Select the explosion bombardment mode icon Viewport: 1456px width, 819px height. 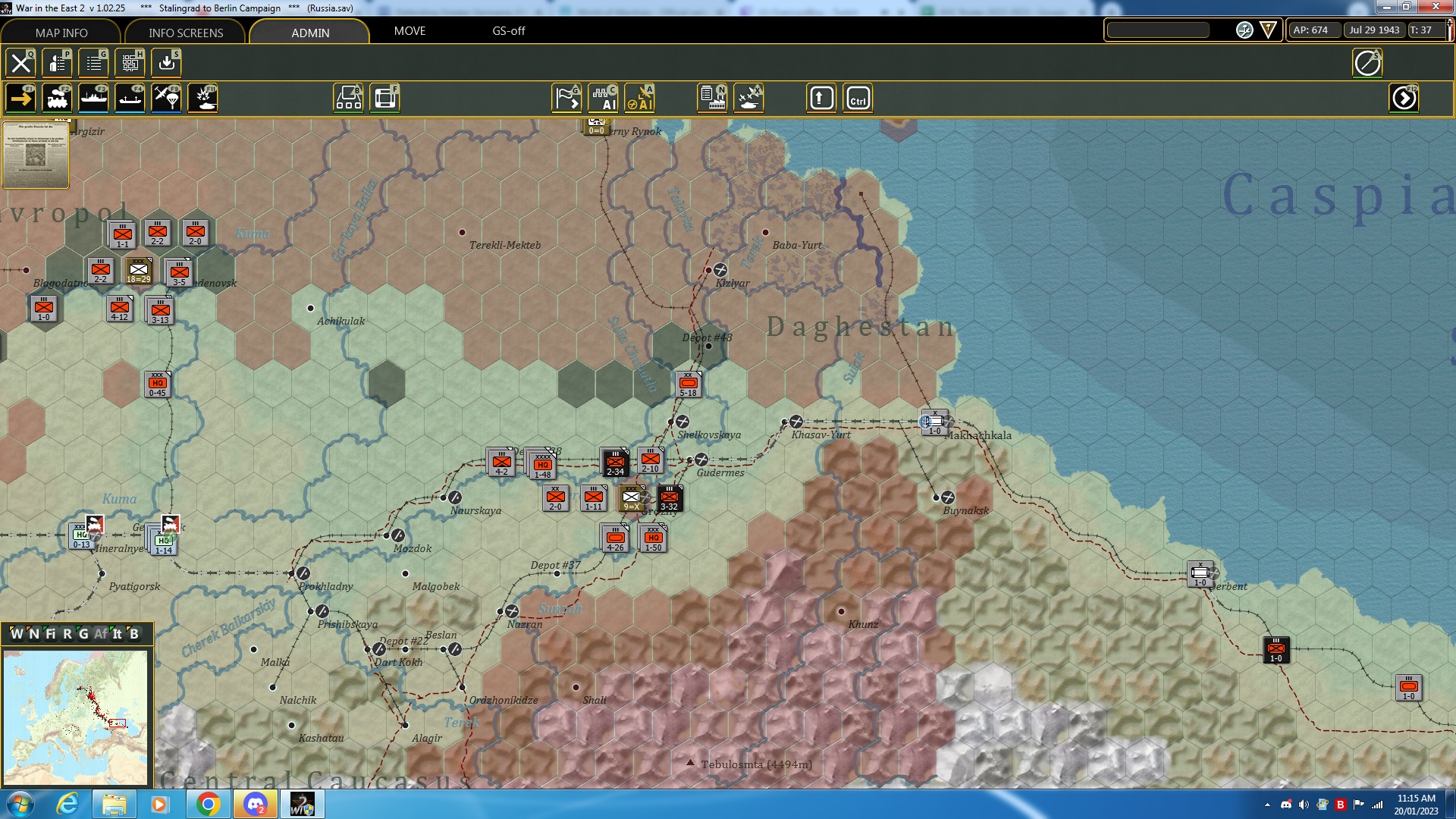(202, 97)
